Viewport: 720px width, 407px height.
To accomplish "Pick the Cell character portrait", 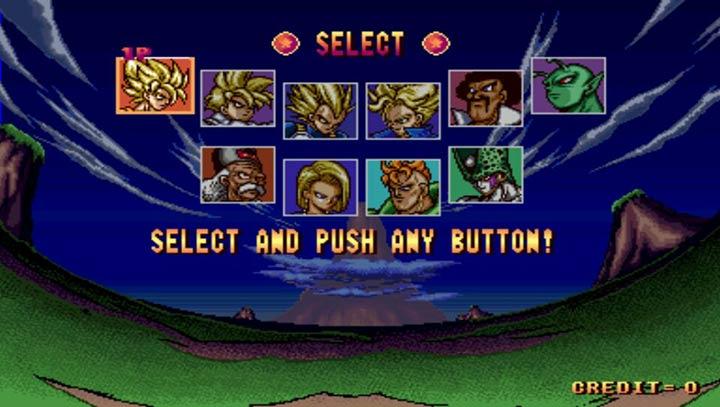I will pos(485,175).
